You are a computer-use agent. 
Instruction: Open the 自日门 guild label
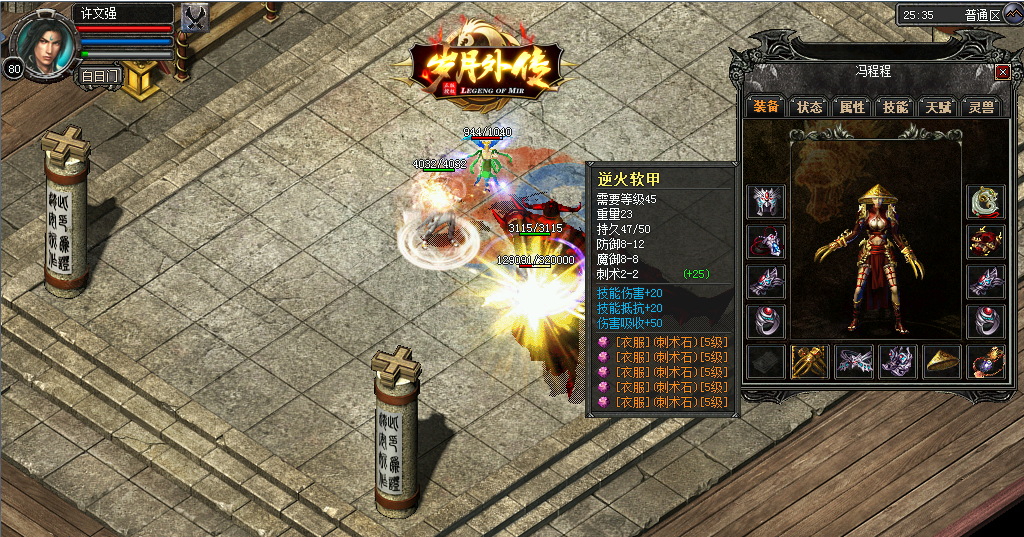click(100, 75)
